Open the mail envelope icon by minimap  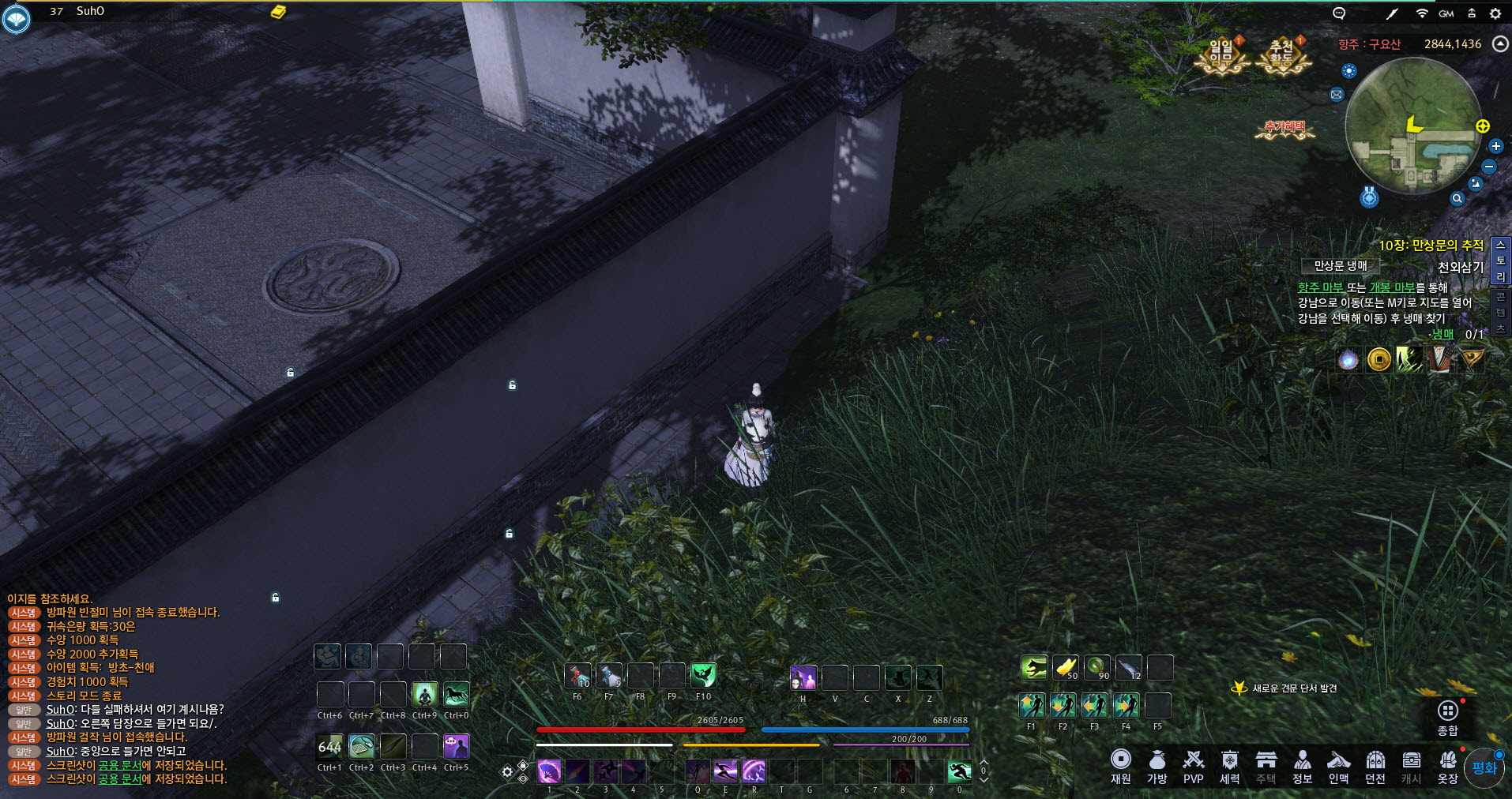click(1336, 95)
